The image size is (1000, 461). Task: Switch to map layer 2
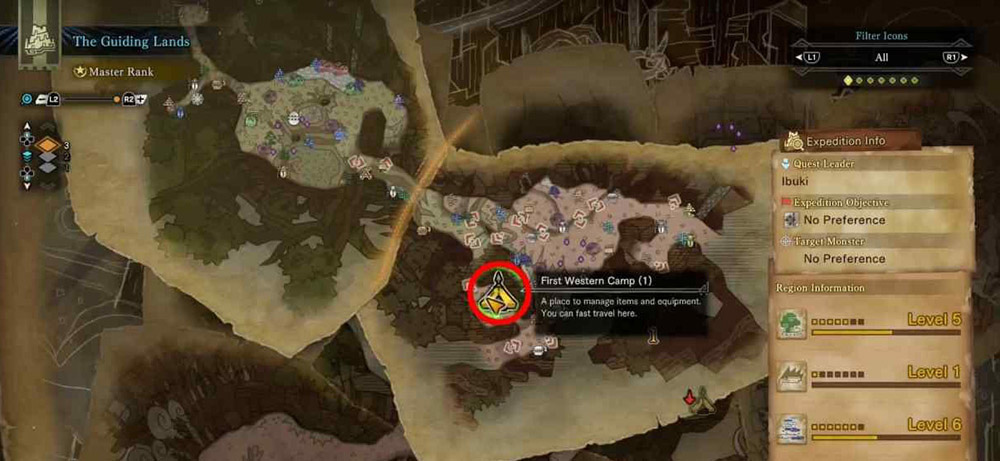coord(48,158)
